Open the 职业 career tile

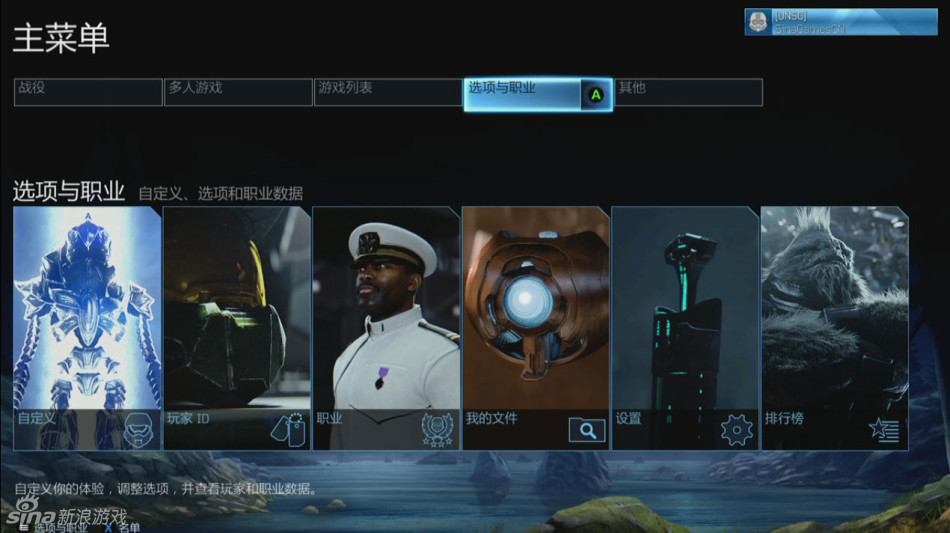coord(386,328)
